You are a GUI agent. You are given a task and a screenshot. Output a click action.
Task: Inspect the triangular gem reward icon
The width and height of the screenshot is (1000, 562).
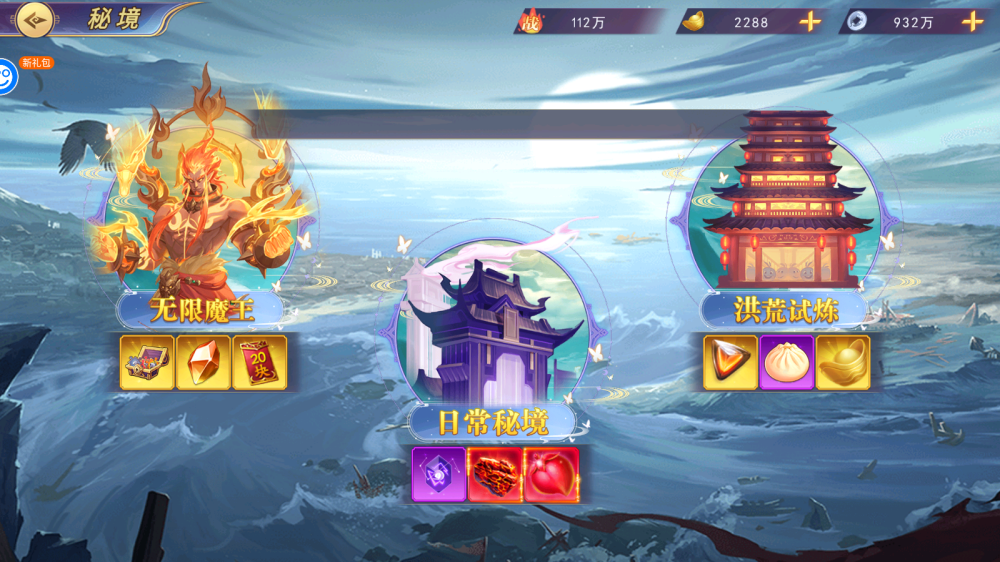click(x=730, y=362)
